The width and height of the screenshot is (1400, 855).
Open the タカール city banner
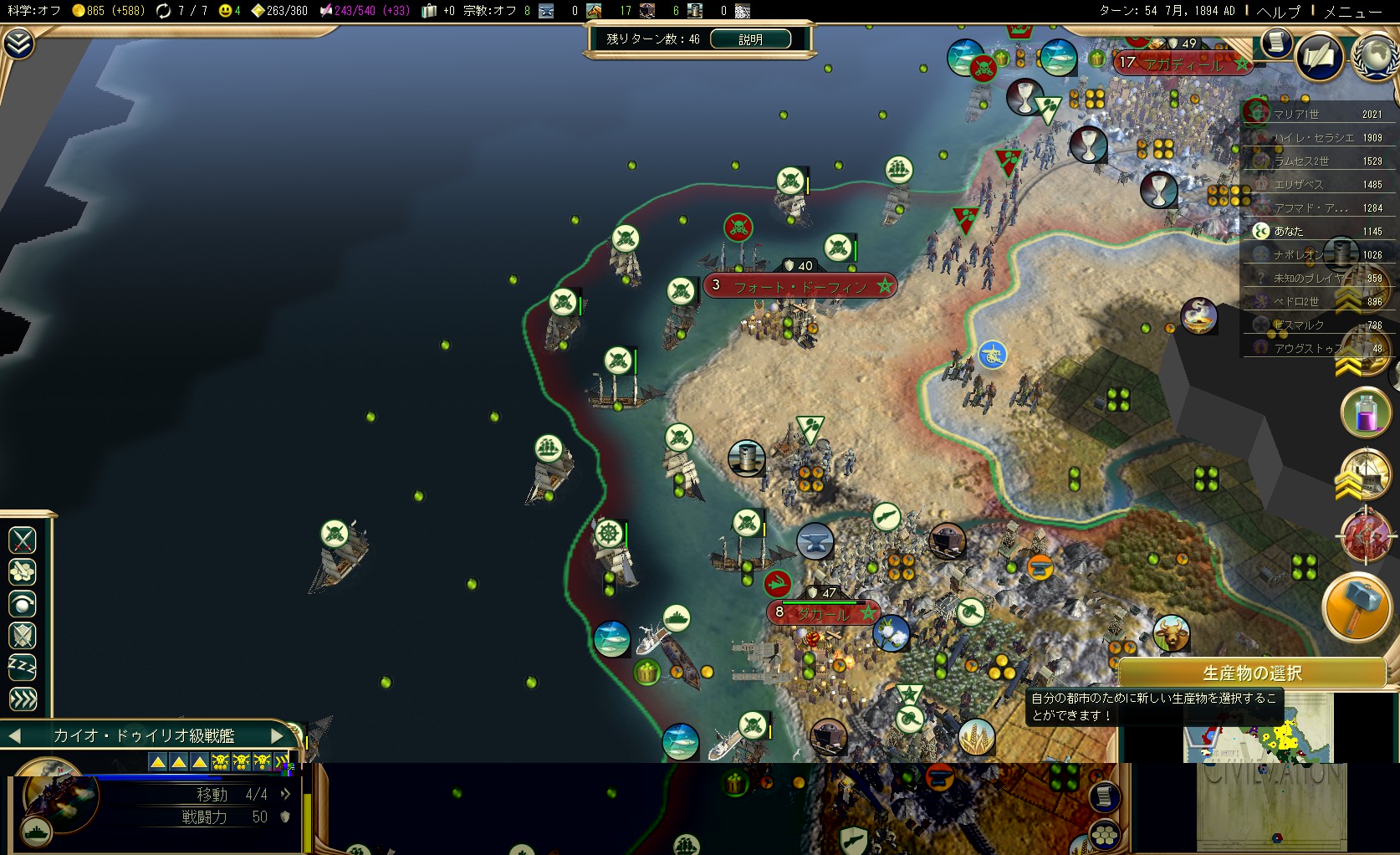click(x=823, y=613)
